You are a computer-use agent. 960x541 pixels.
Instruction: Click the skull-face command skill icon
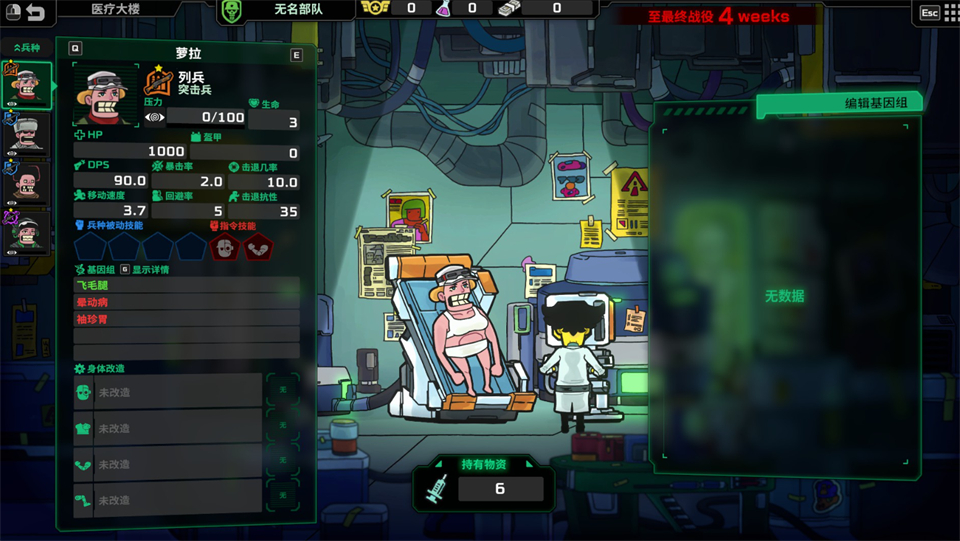(x=224, y=247)
